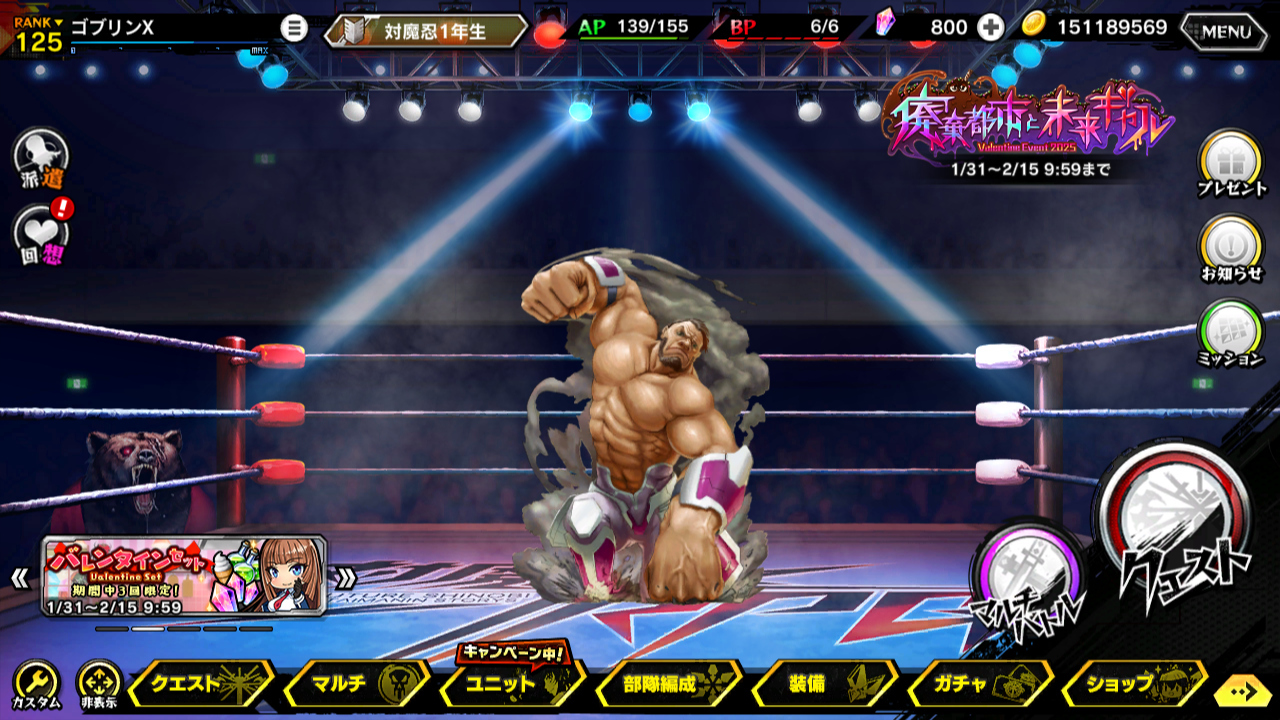Open the MENU button
This screenshot has height=720, width=1280.
(1225, 31)
